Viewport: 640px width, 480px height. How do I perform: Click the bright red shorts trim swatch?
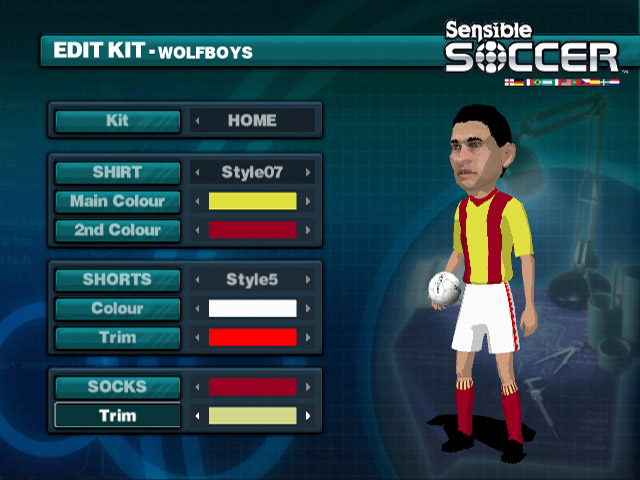click(x=252, y=337)
